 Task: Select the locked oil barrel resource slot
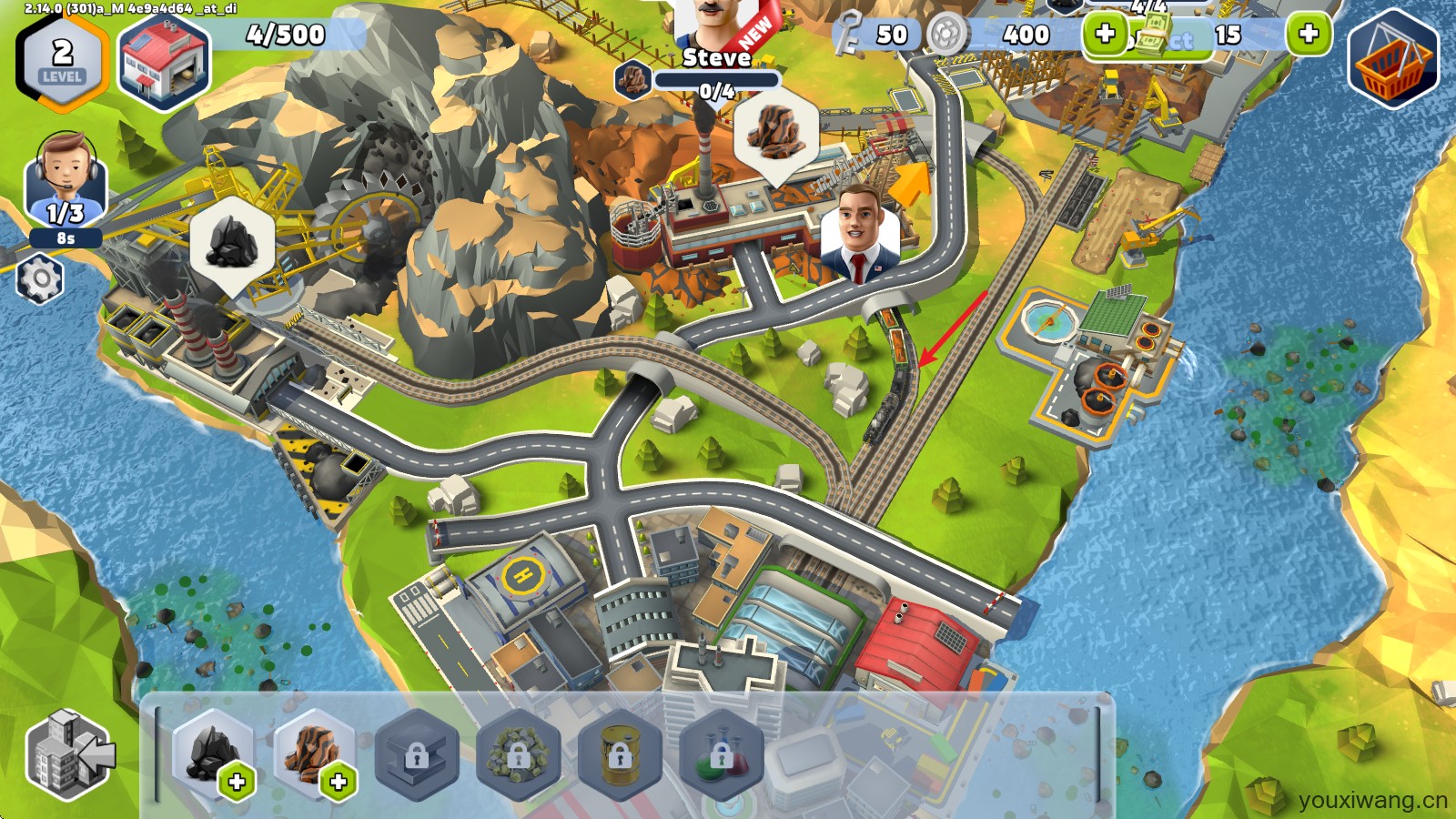click(x=619, y=755)
